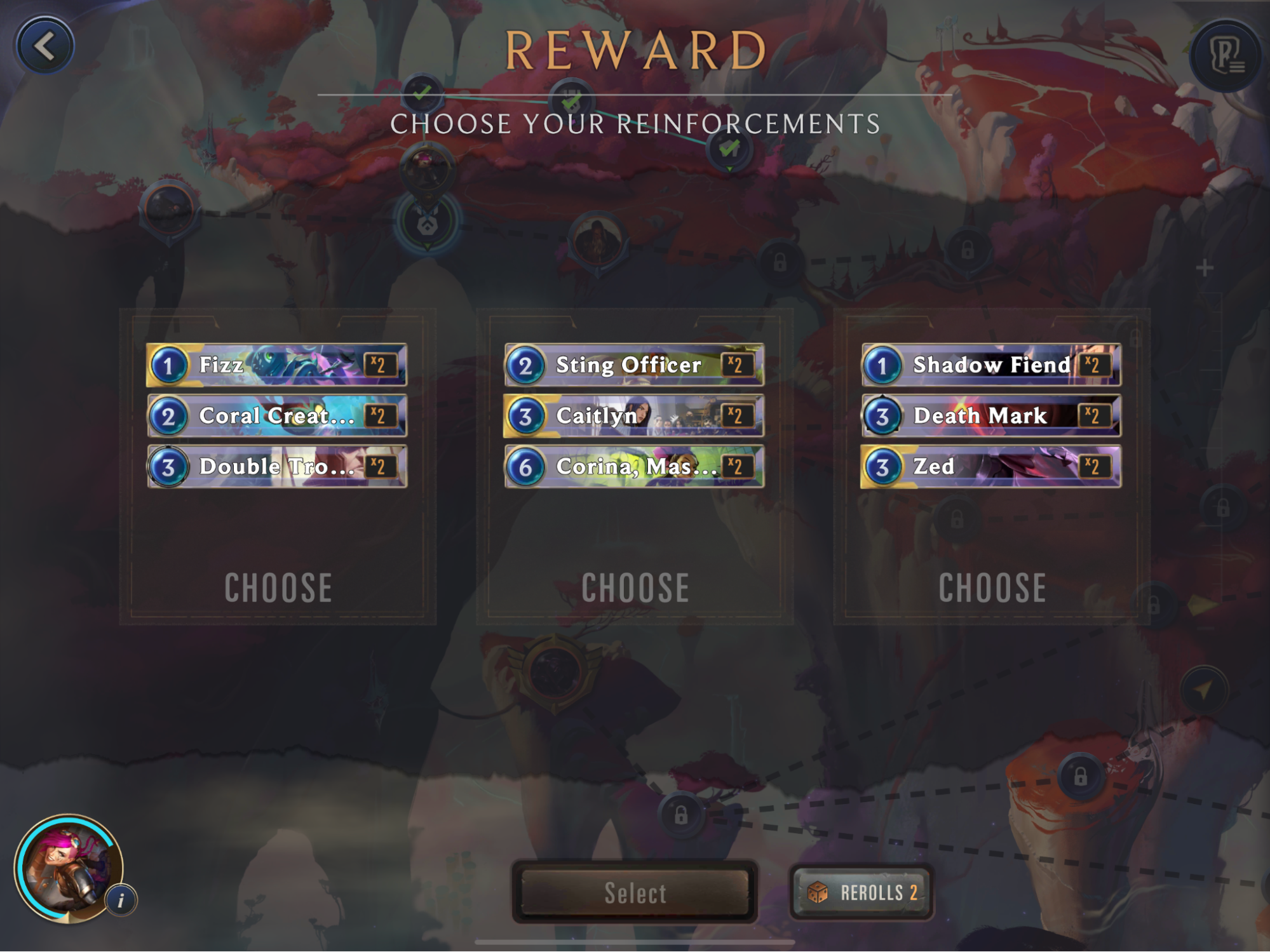Viewport: 1270px width, 952px height.
Task: Open the champion portrait info
Action: pos(121,899)
